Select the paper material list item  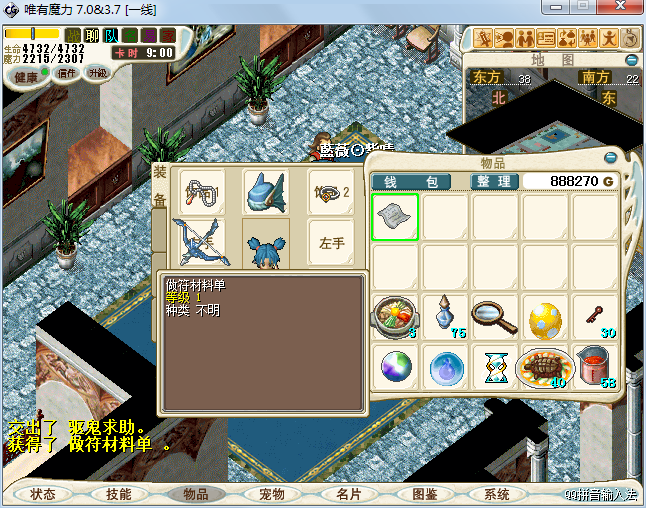[395, 217]
